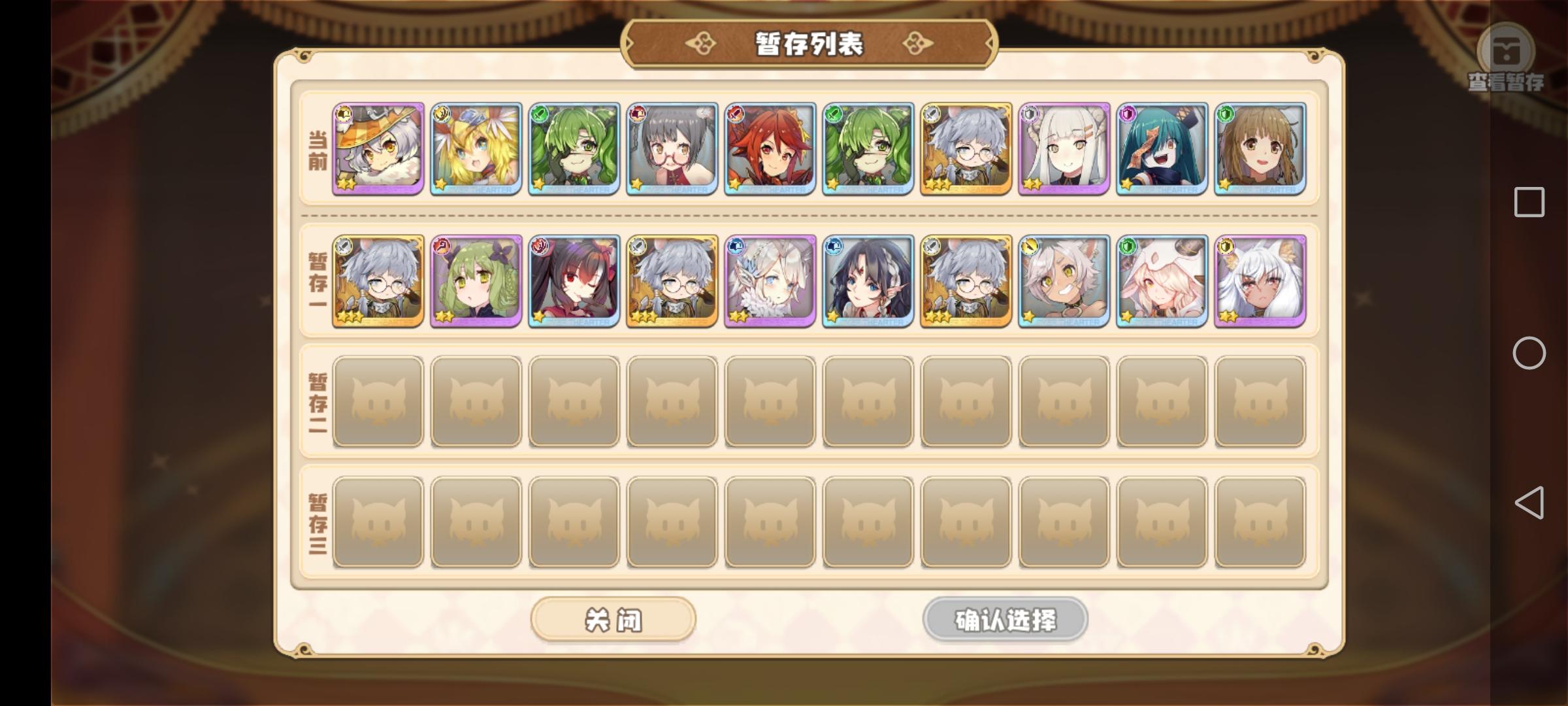Select the straw-hat girl card in 当前 row
This screenshot has height=706, width=1568.
(x=378, y=149)
